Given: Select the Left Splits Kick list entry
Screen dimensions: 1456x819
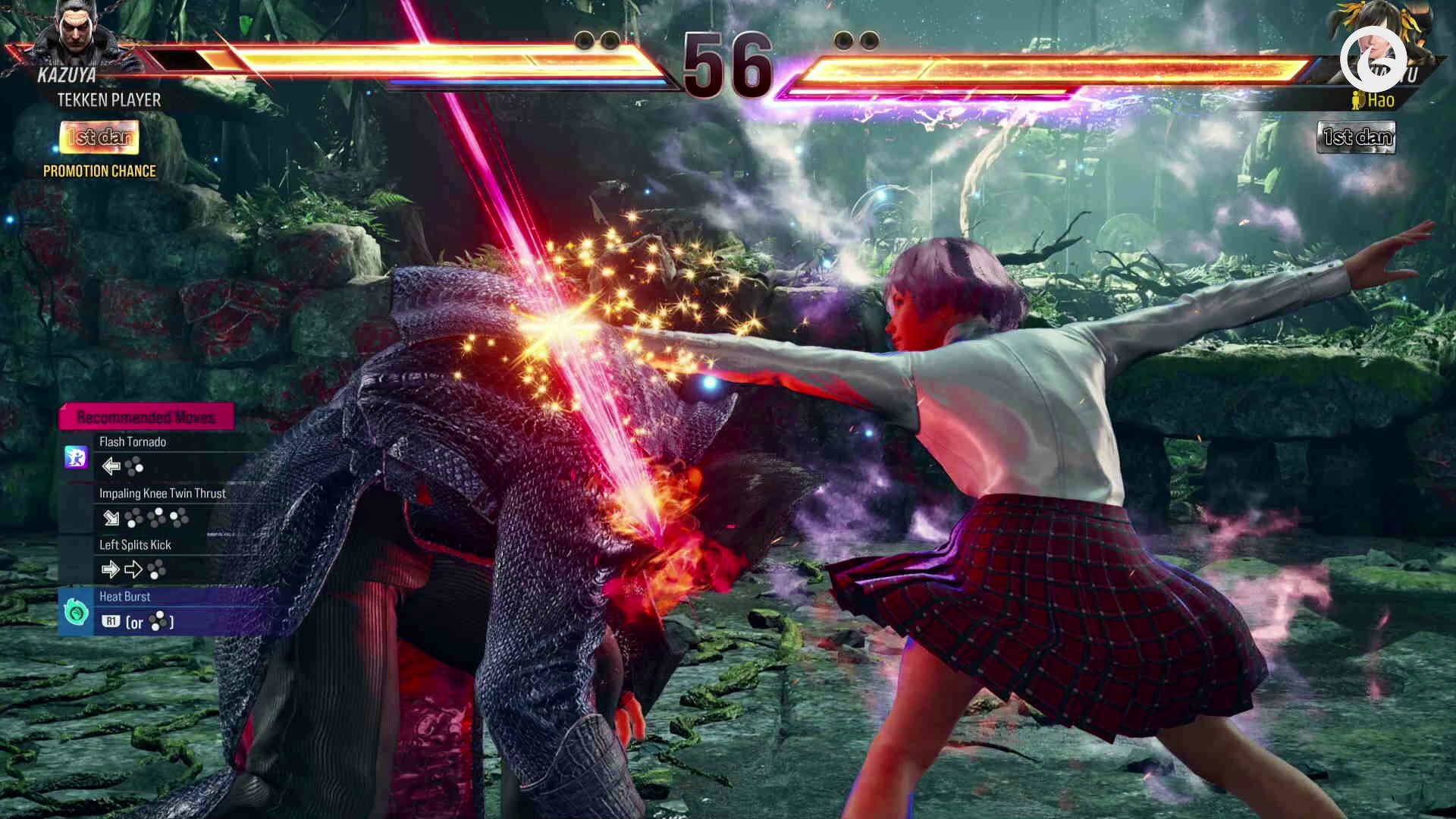Looking at the screenshot, I should [x=135, y=544].
